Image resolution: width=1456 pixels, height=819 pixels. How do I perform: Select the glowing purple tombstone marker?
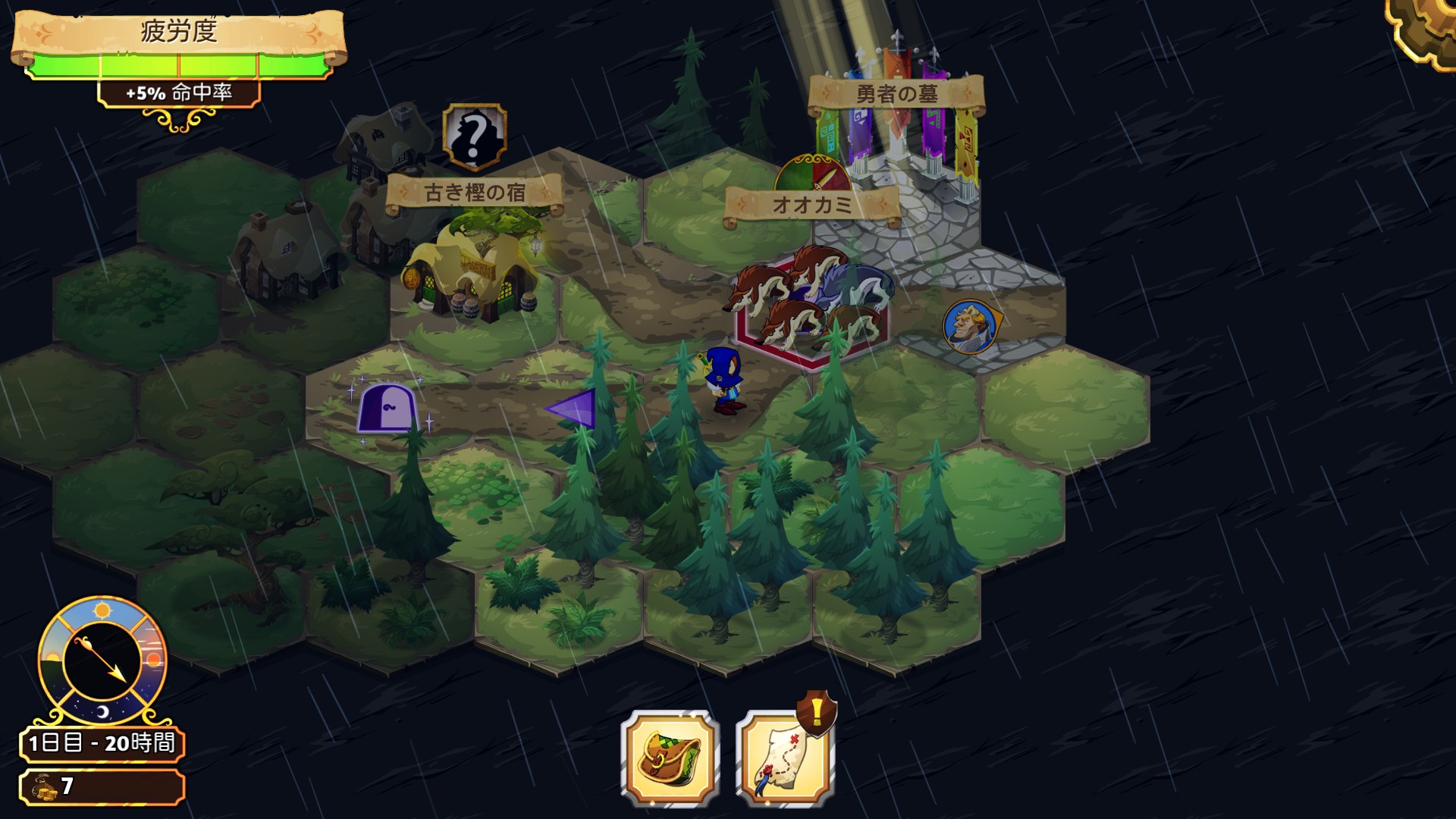click(388, 408)
